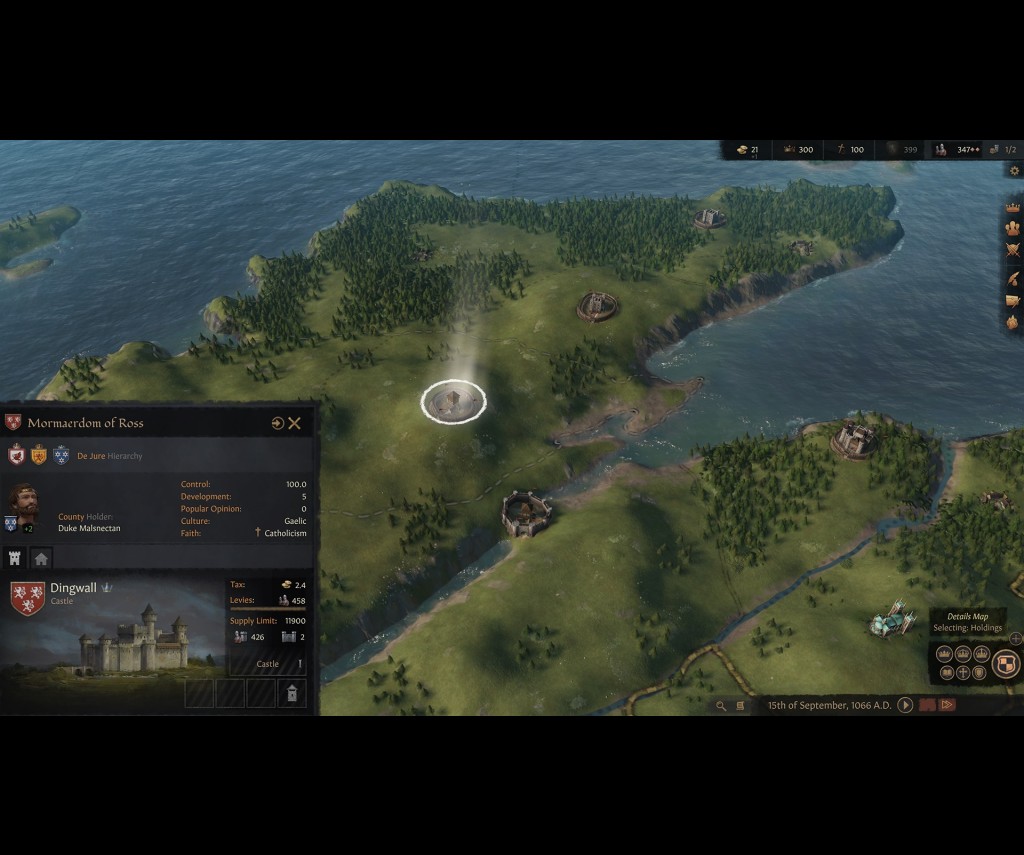Increase game speed with the fast-forward arrows
The width and height of the screenshot is (1024, 855).
pyautogui.click(x=946, y=705)
